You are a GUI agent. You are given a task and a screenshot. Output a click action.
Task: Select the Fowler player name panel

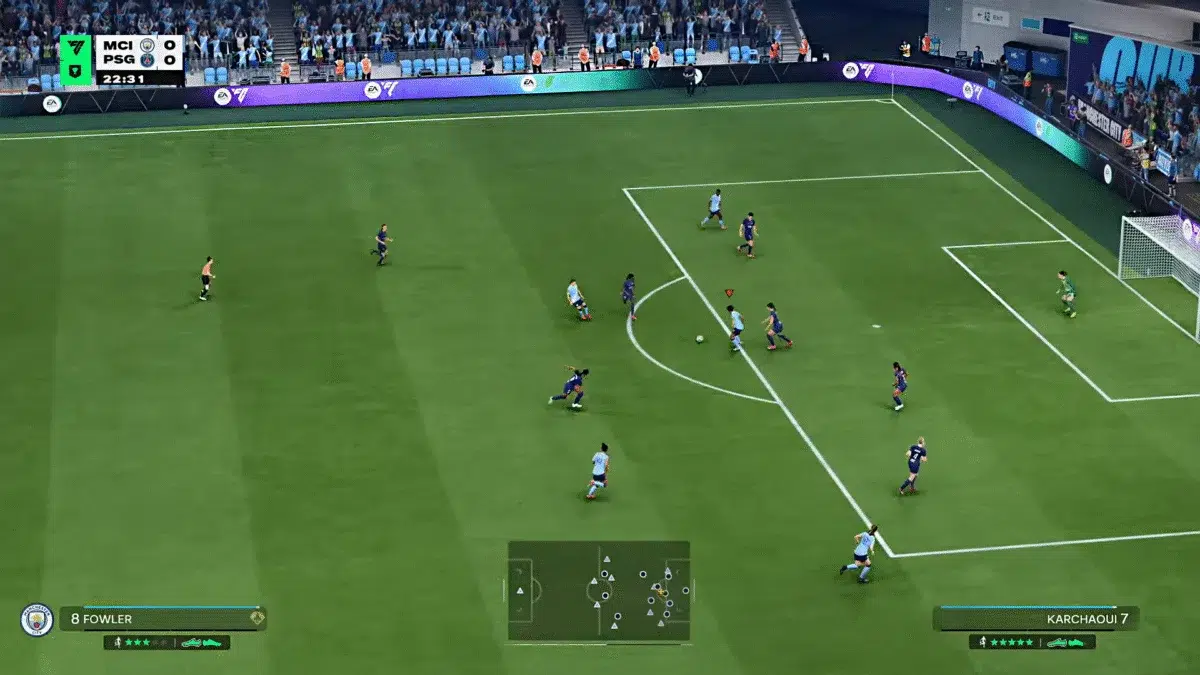coord(162,619)
